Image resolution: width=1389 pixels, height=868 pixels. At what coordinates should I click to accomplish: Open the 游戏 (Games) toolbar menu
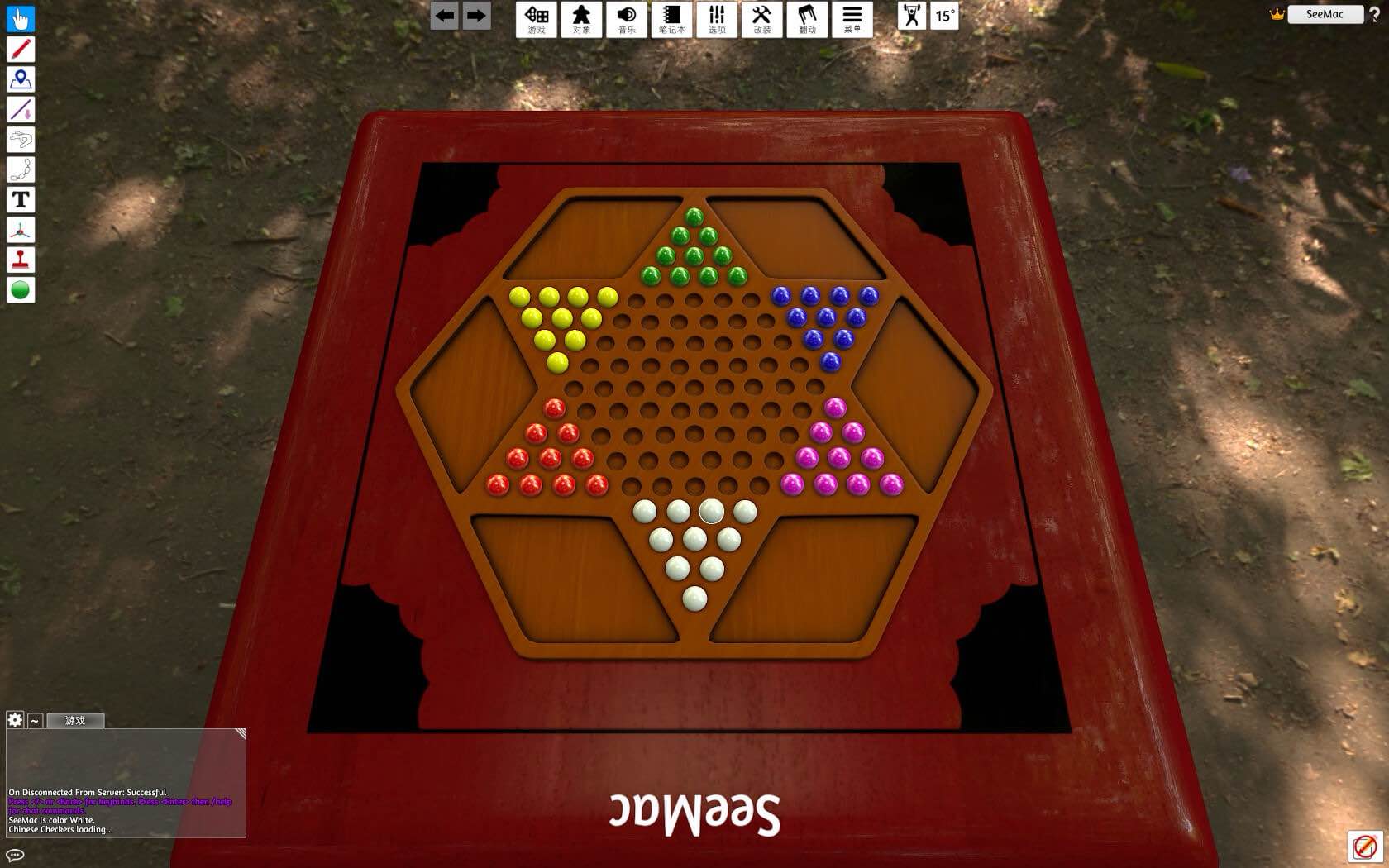(537, 19)
